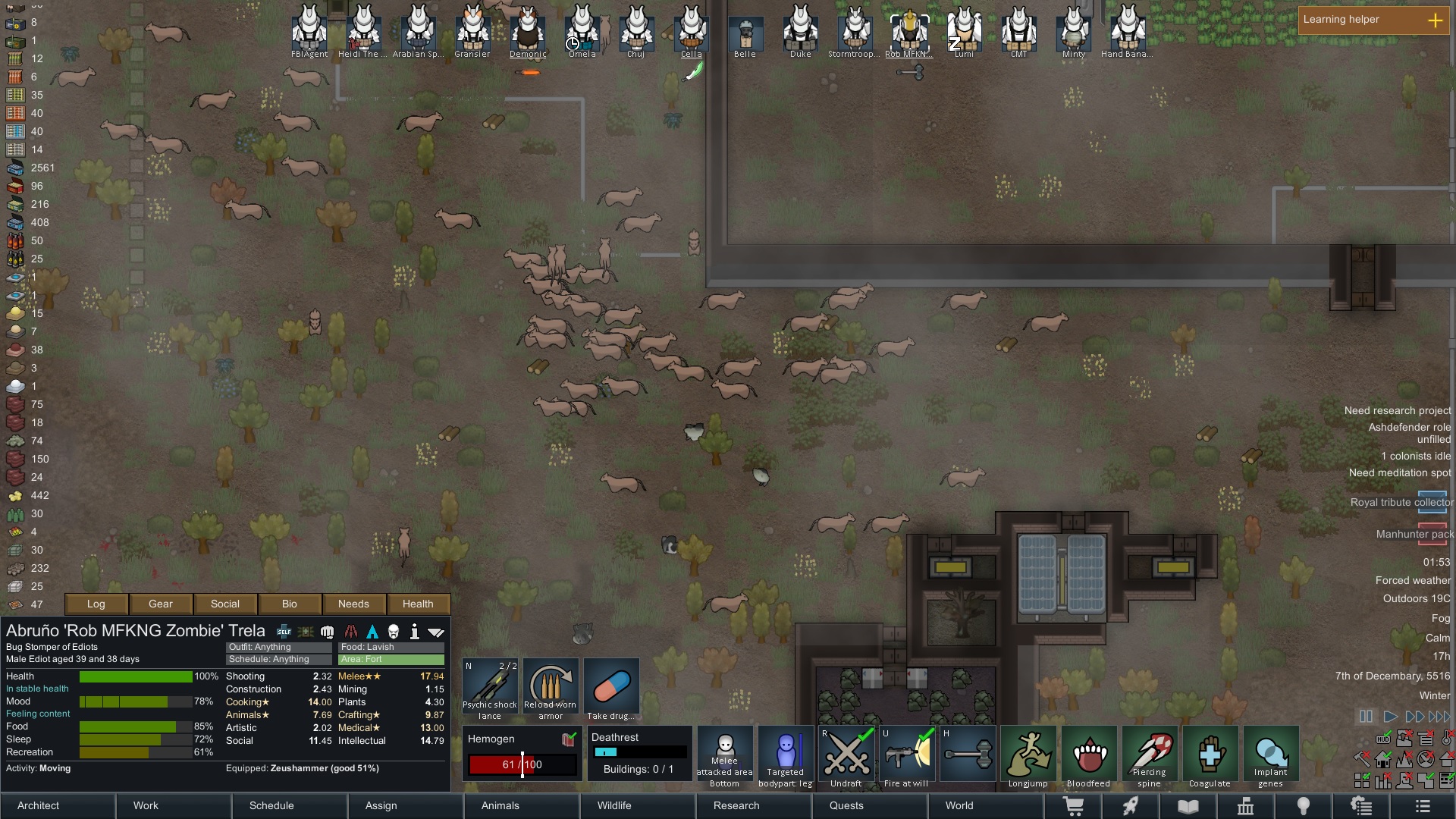Activate the Longjump ability
The image size is (1456, 819).
1028,755
